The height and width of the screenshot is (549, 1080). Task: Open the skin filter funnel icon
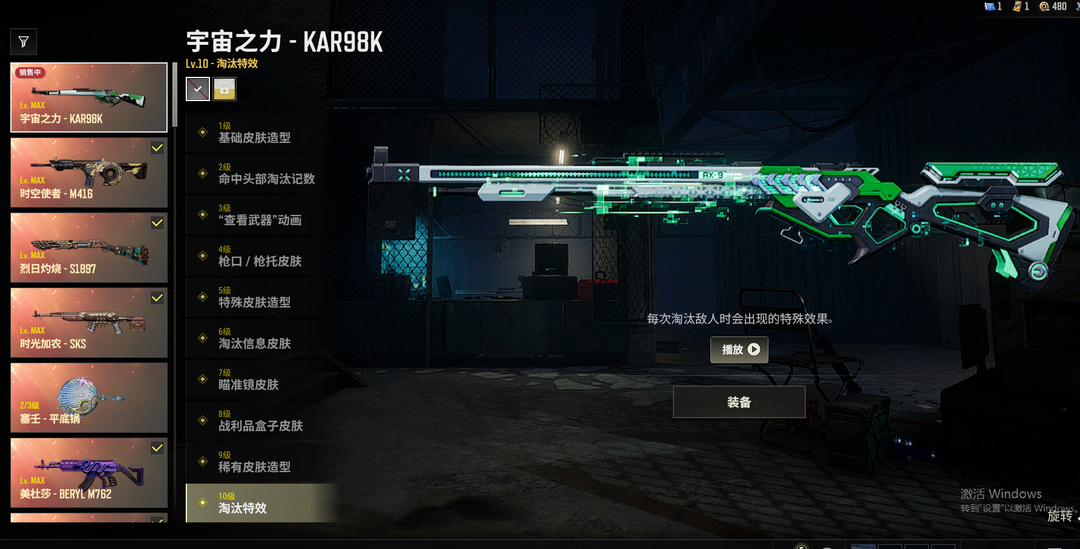click(23, 42)
